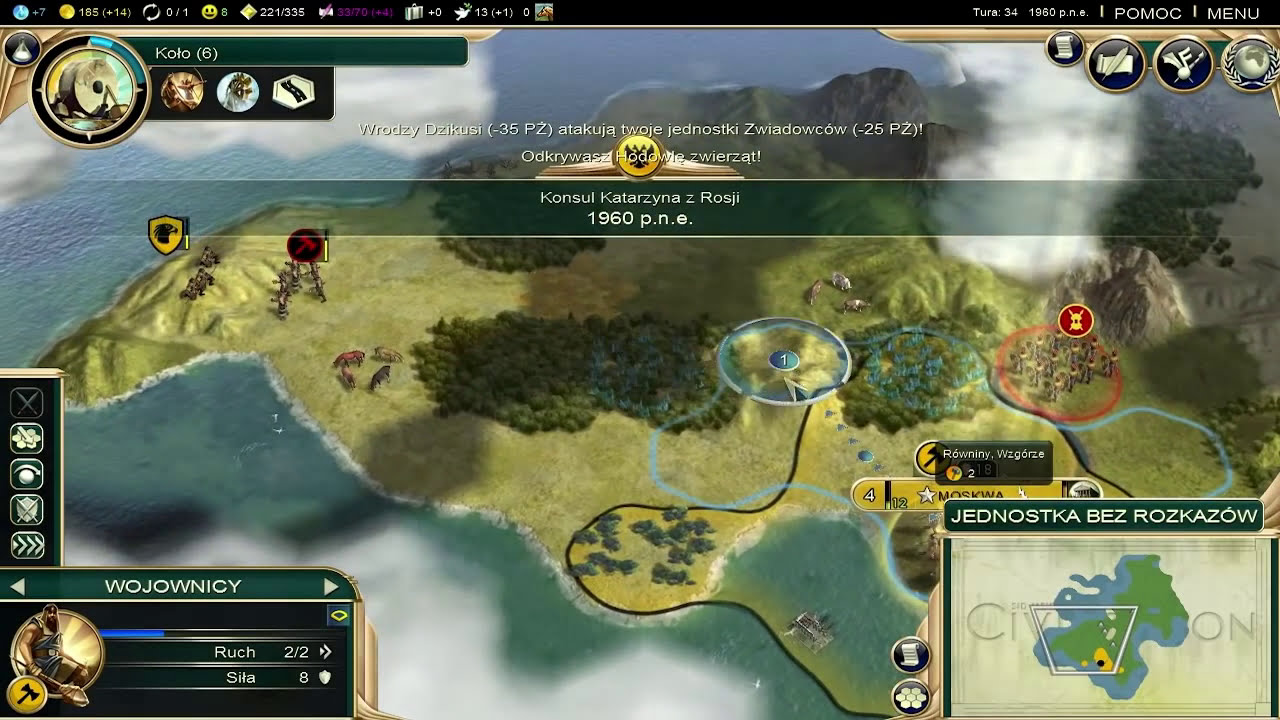This screenshot has height=720, width=1280.
Task: Open the social policies scroll-and-quill button
Action: tap(1116, 64)
